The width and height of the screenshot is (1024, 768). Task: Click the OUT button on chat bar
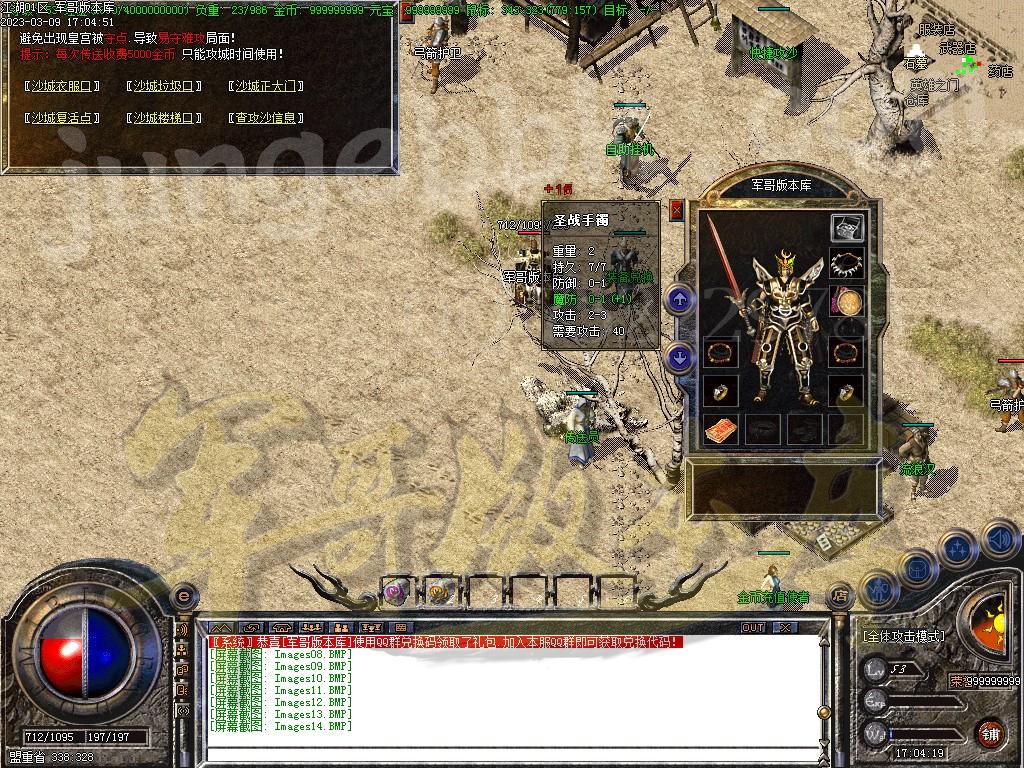coord(752,627)
